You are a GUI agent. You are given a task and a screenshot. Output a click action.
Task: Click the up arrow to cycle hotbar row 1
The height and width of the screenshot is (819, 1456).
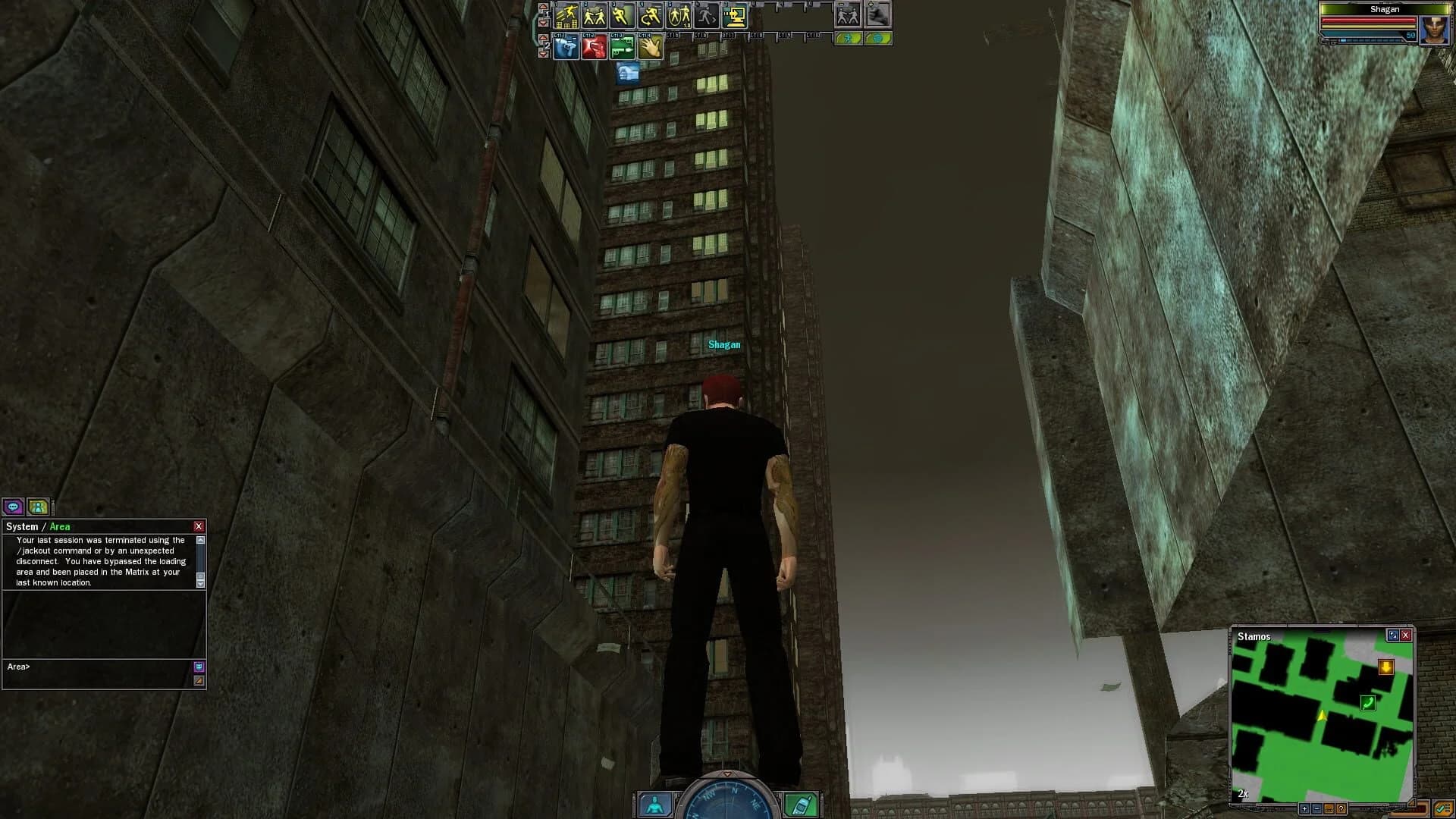click(x=542, y=6)
